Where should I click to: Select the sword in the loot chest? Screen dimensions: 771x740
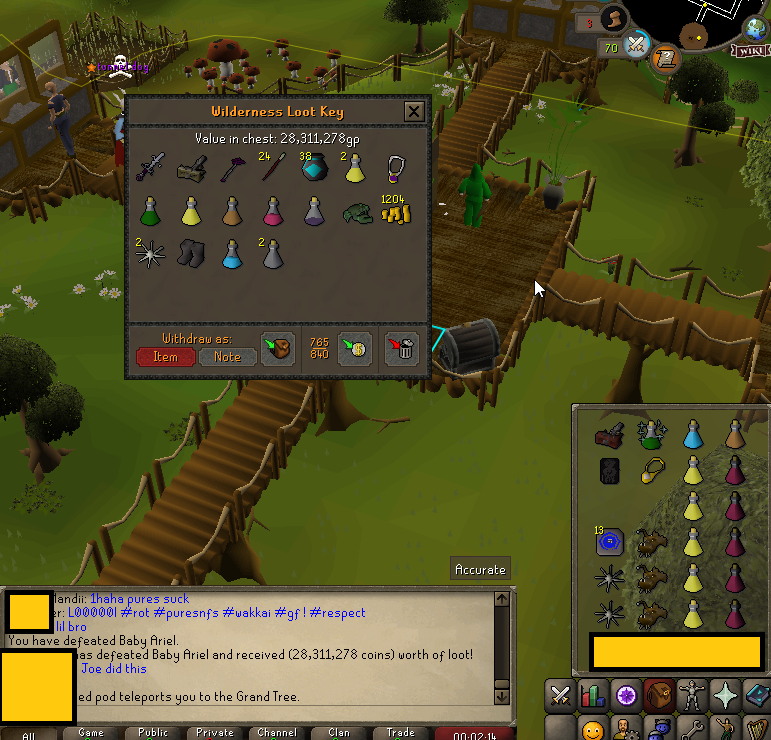coord(150,167)
